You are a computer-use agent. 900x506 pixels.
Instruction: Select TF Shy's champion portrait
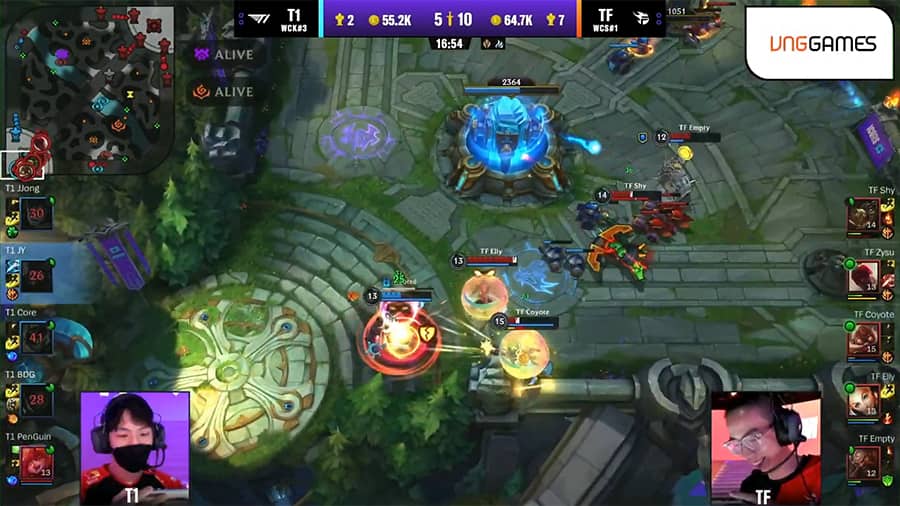click(x=862, y=213)
